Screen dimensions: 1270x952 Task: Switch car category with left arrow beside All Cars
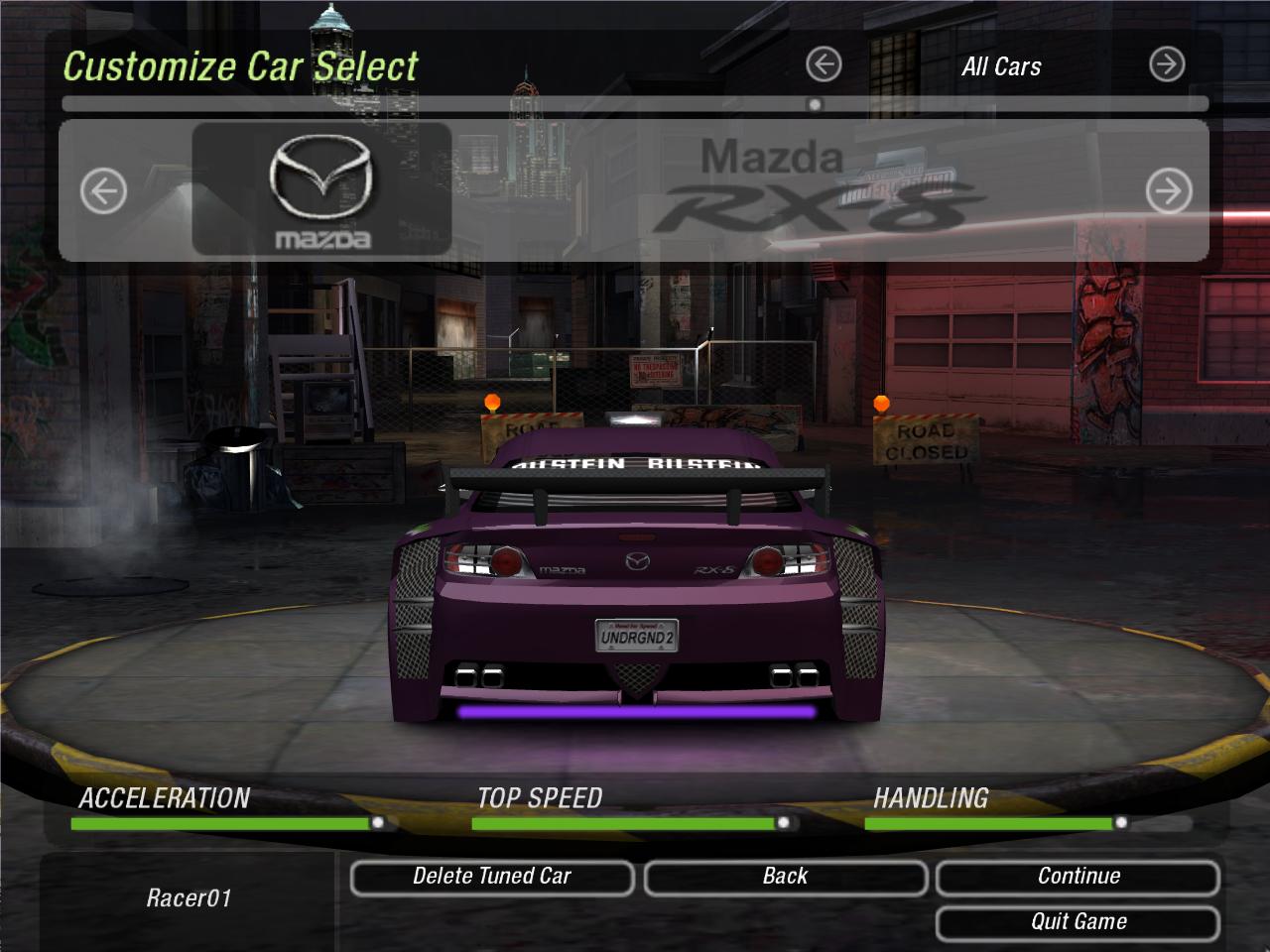[x=824, y=65]
